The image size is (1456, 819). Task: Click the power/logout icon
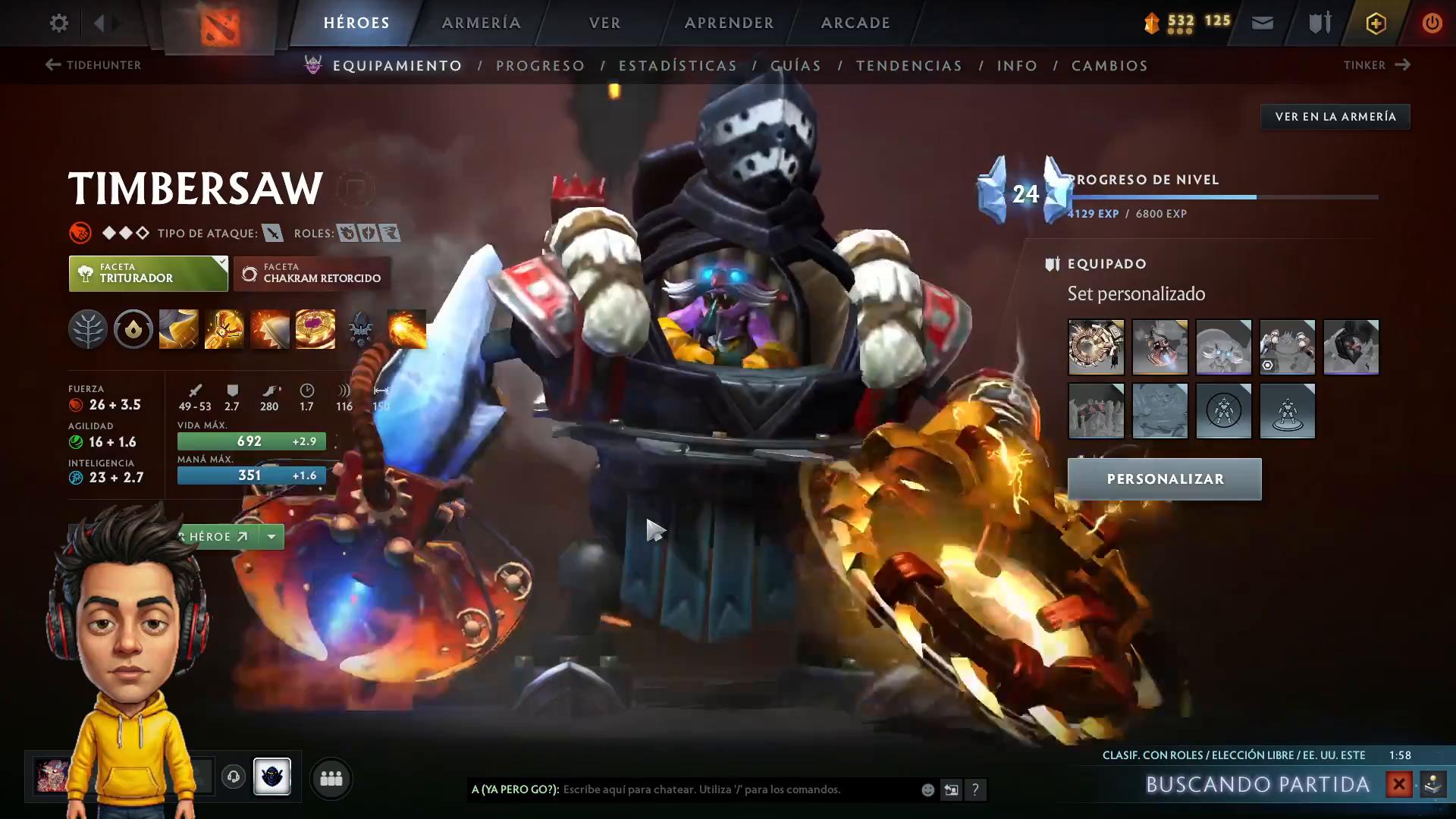[x=1432, y=23]
